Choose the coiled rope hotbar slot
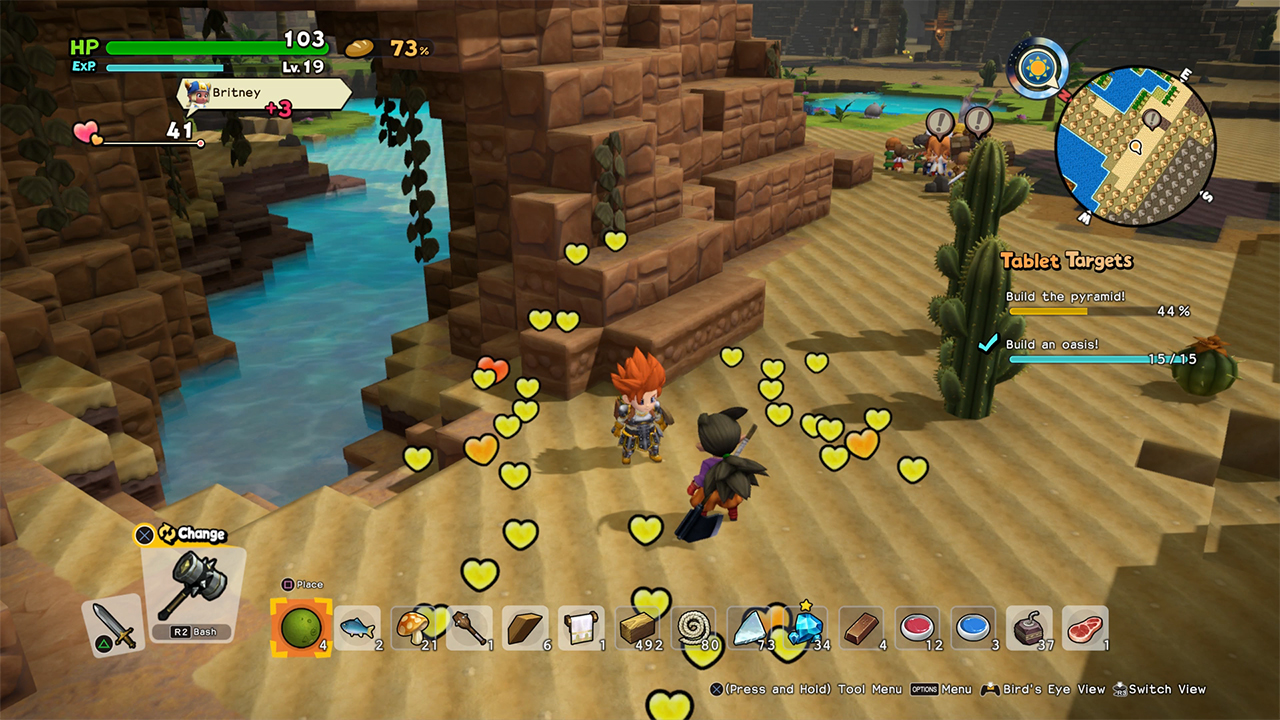This screenshot has height=720, width=1280. [x=694, y=627]
